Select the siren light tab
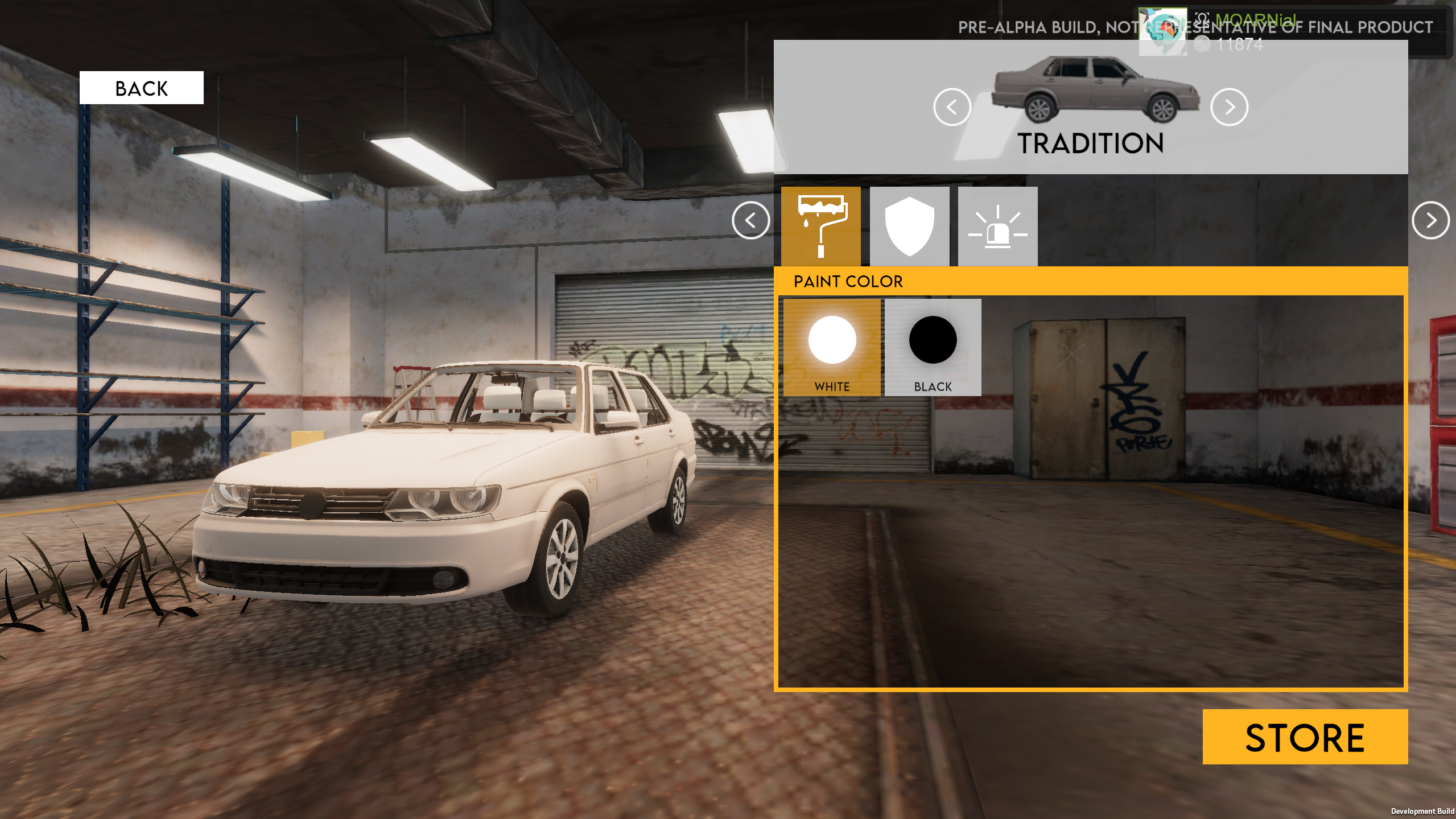This screenshot has height=819, width=1456. coord(997,226)
